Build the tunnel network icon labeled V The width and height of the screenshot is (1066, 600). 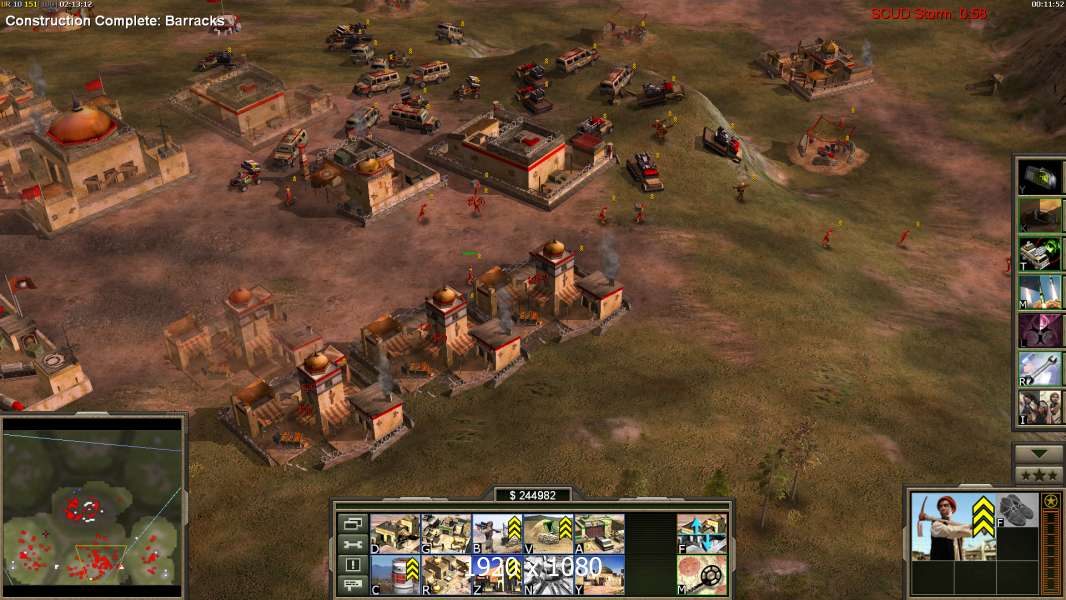pos(548,534)
